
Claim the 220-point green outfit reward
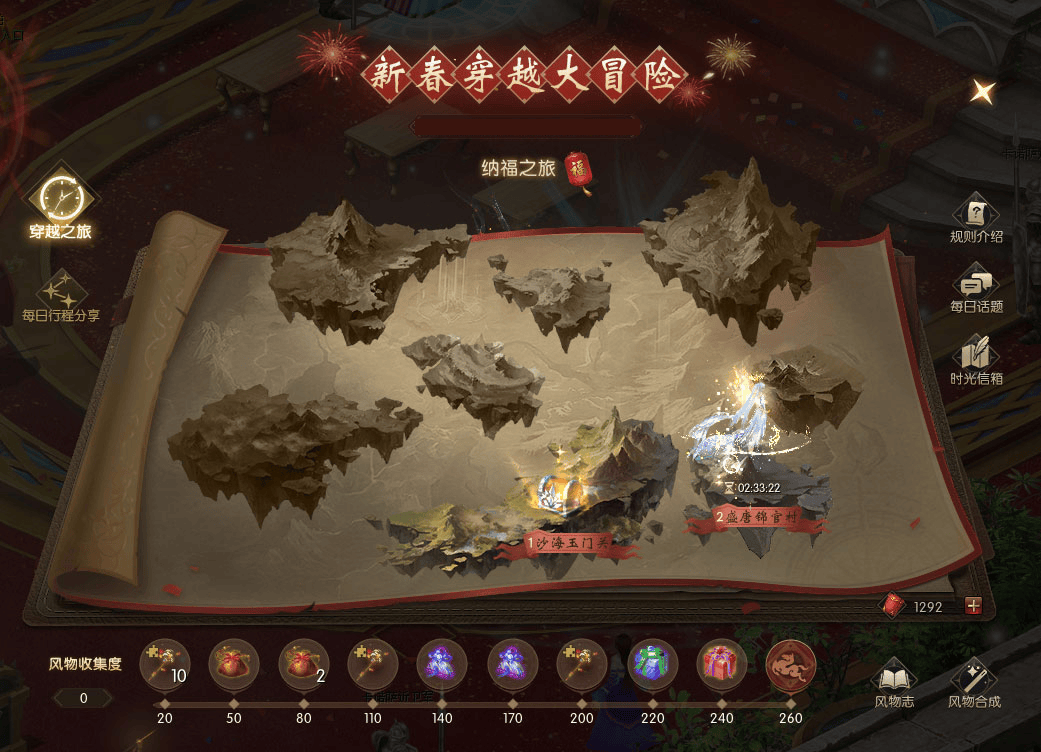click(x=652, y=663)
